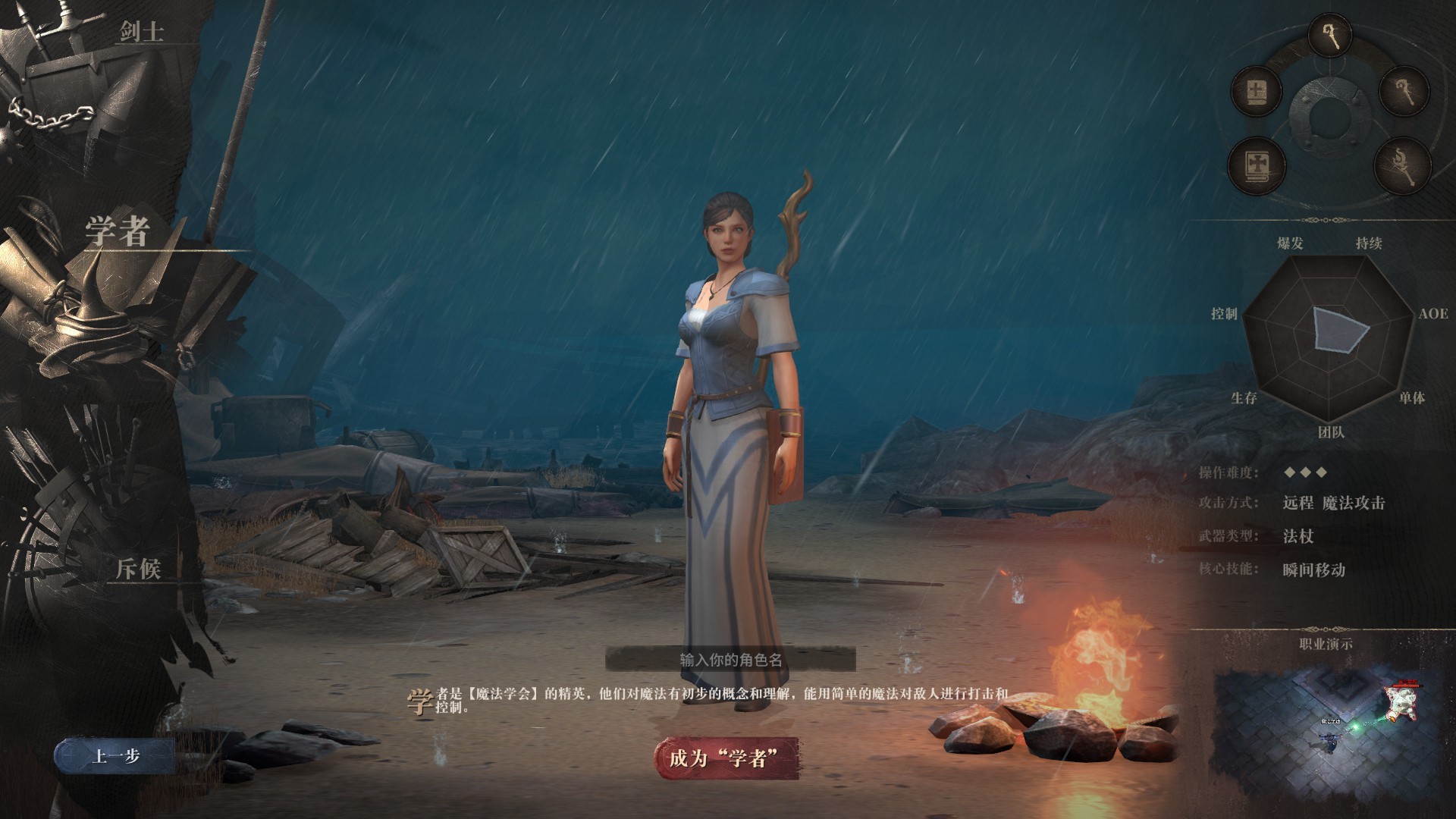
Task: Select the large iron-cross tome icon
Action: pyautogui.click(x=1255, y=165)
